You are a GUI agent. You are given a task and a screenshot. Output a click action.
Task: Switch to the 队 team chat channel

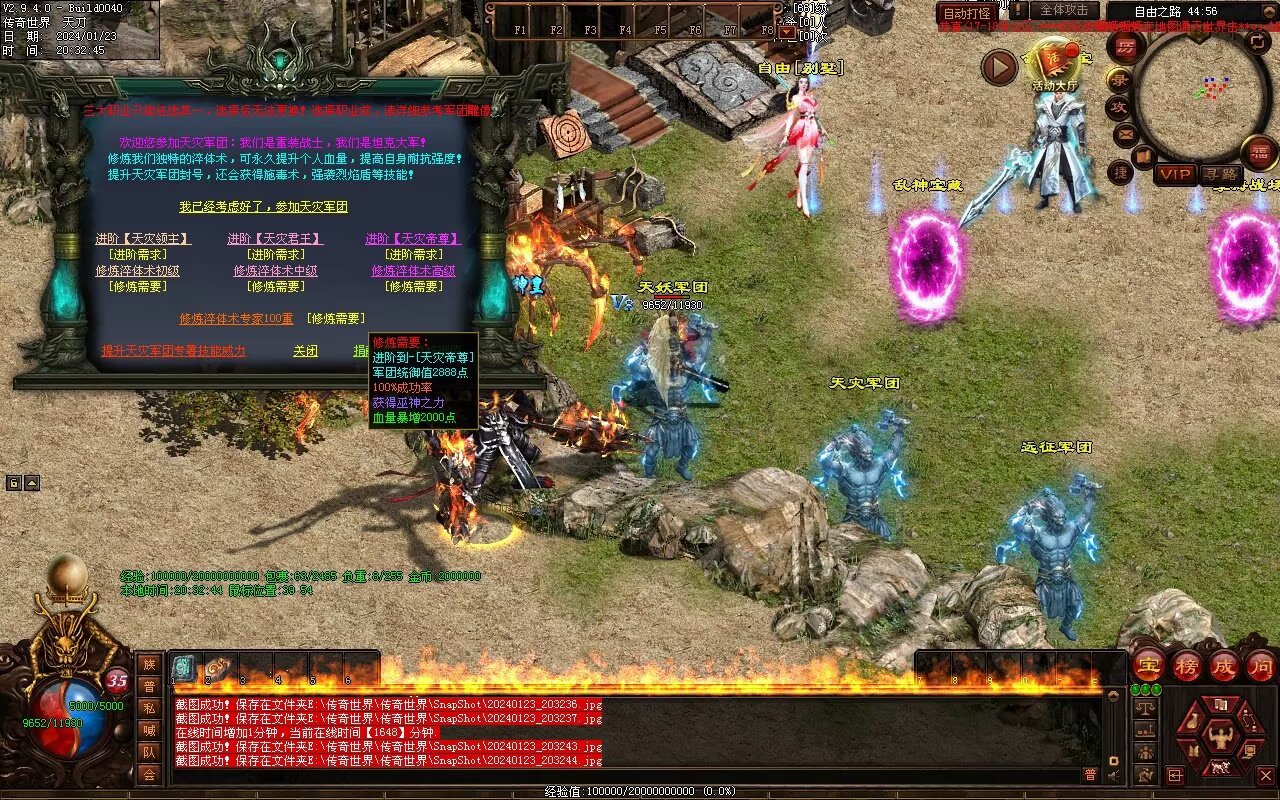(x=149, y=752)
